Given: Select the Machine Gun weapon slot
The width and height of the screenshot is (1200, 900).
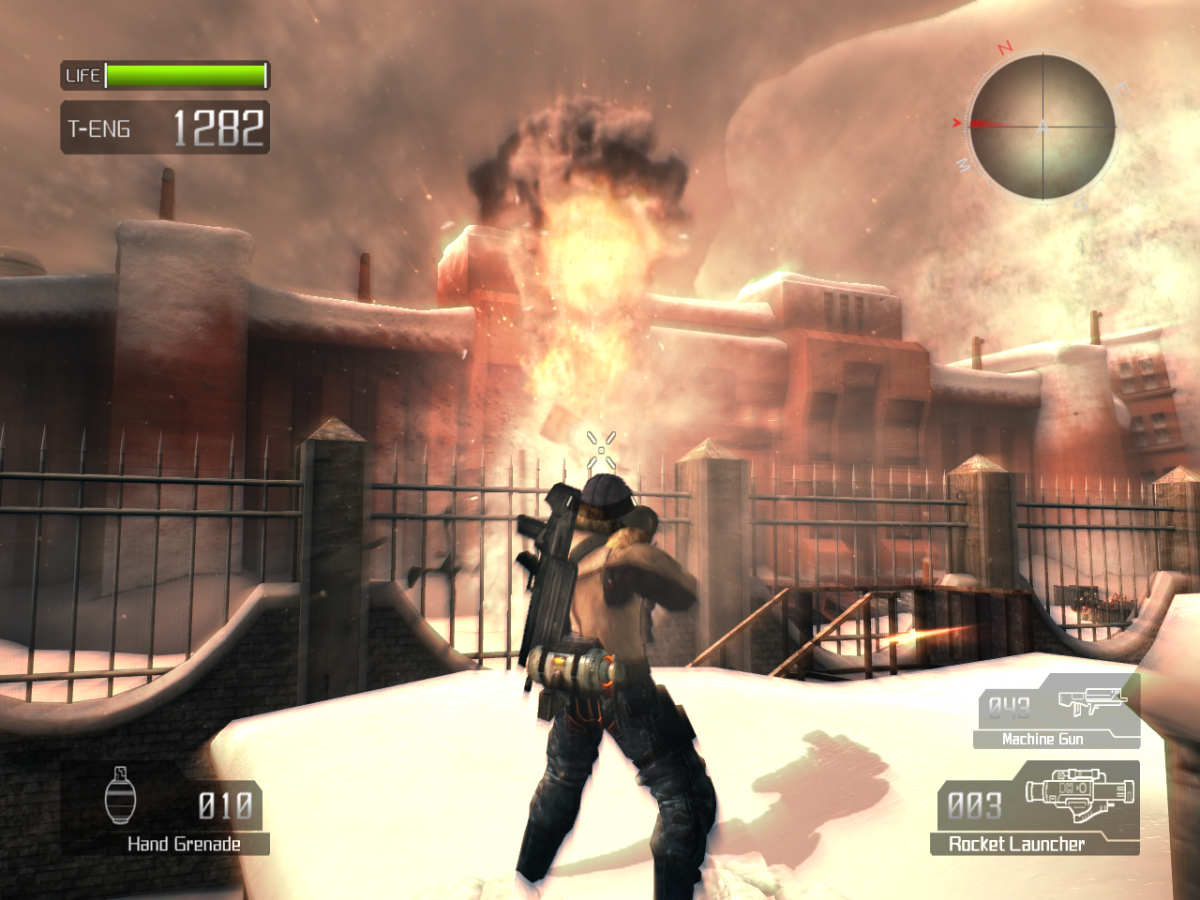Looking at the screenshot, I should point(1057,712).
